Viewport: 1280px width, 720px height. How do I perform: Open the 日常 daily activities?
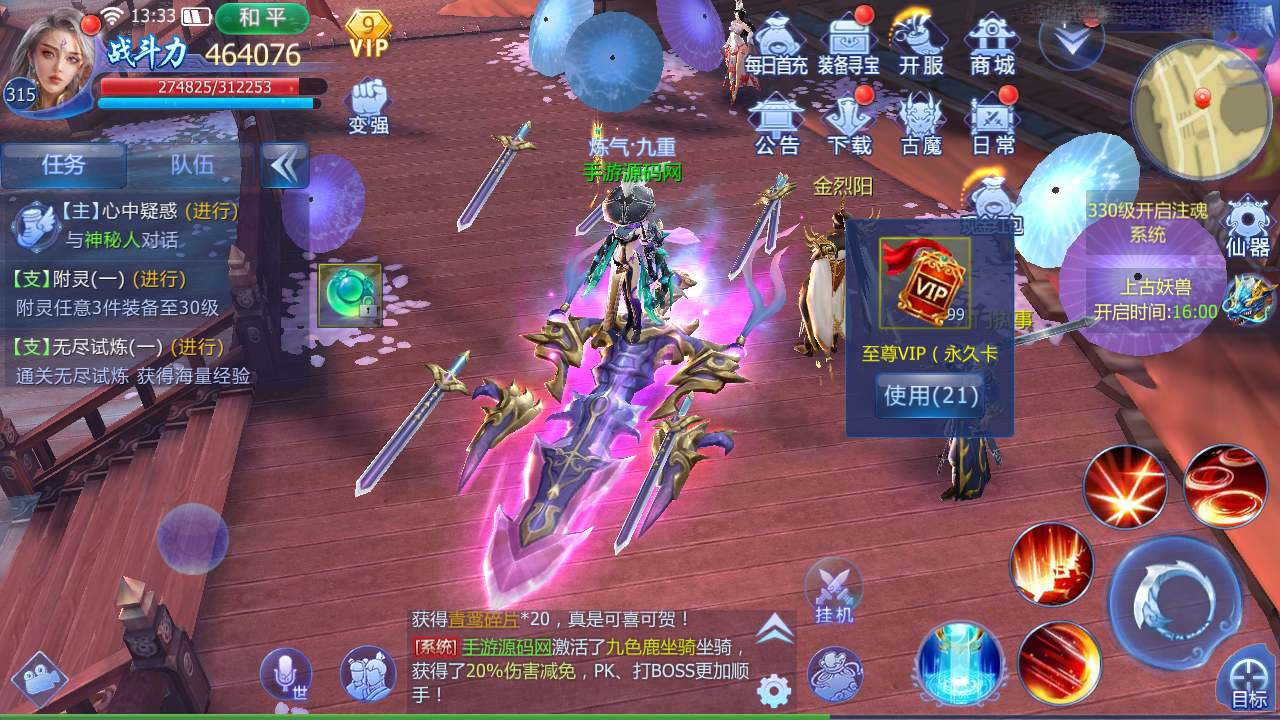click(x=992, y=124)
